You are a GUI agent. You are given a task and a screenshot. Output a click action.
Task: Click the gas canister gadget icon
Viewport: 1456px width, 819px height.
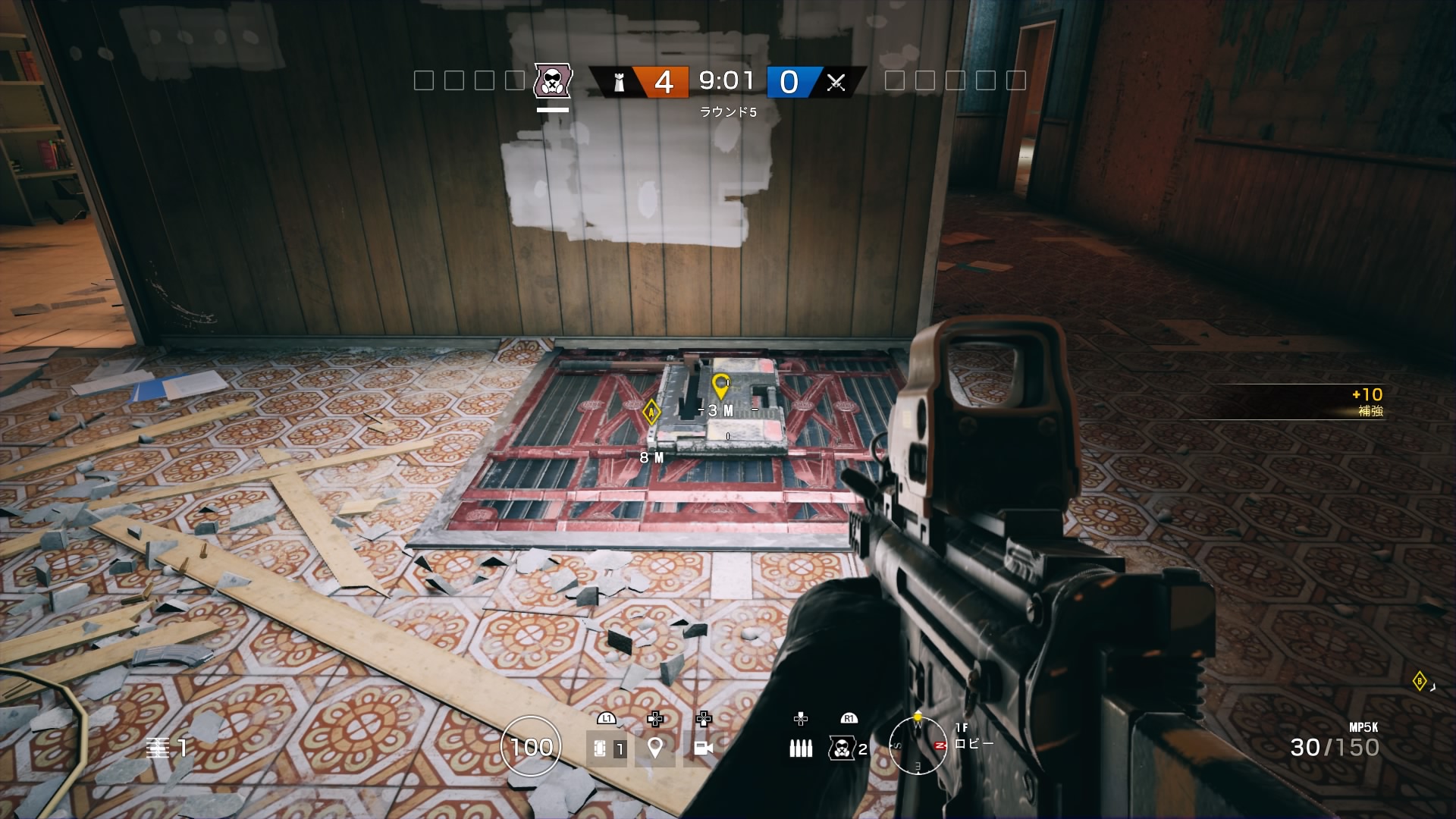tap(842, 748)
